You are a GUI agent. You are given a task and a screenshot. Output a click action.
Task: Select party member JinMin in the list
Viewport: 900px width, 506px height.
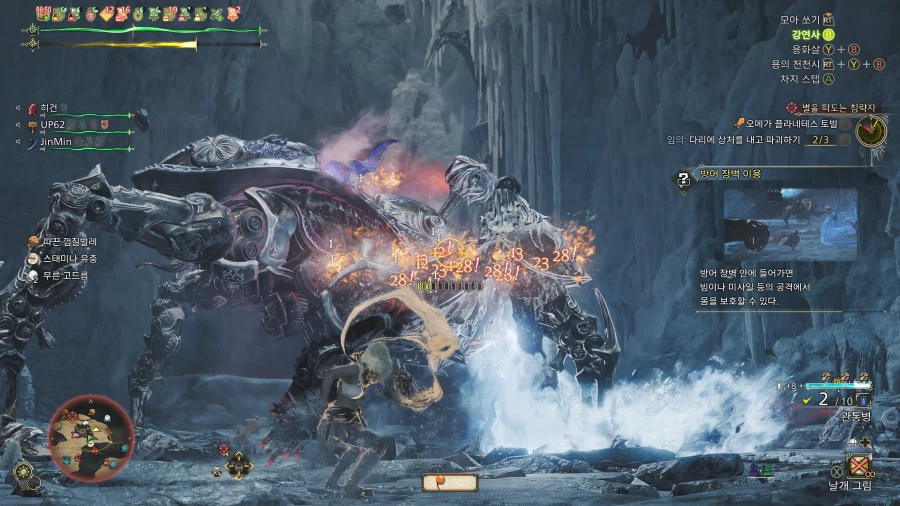point(56,142)
